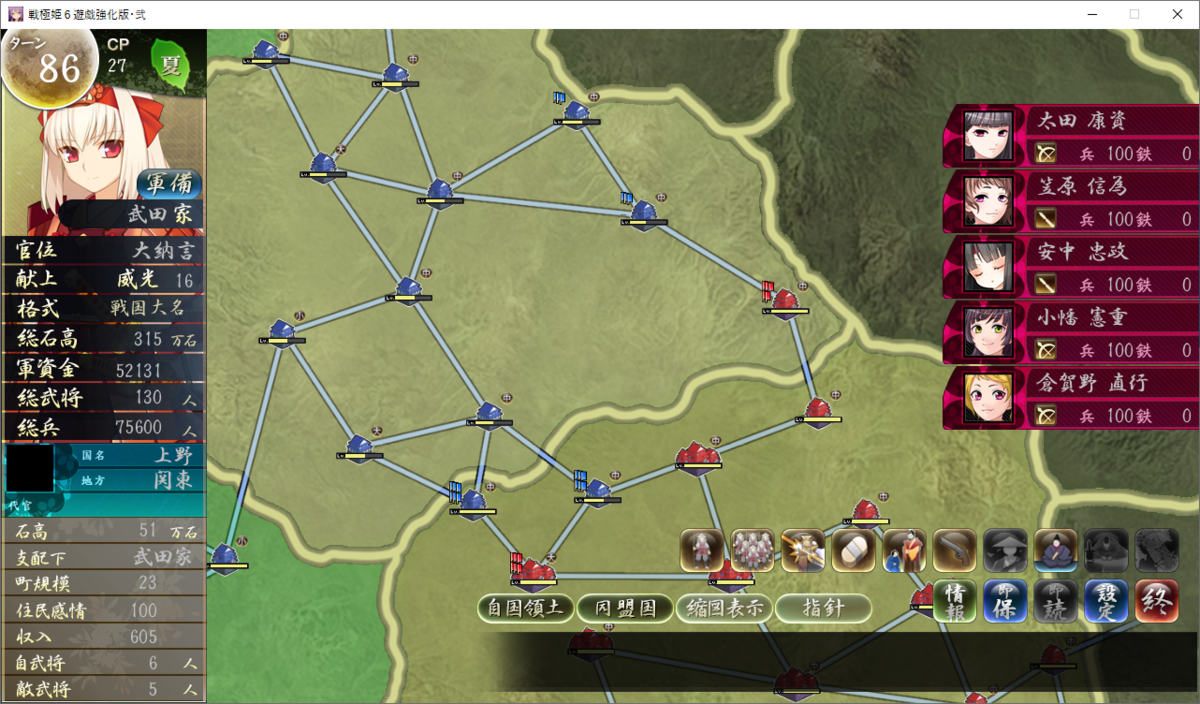
Task: Pick general 小幡 憲重 from the roster
Action: [1070, 333]
